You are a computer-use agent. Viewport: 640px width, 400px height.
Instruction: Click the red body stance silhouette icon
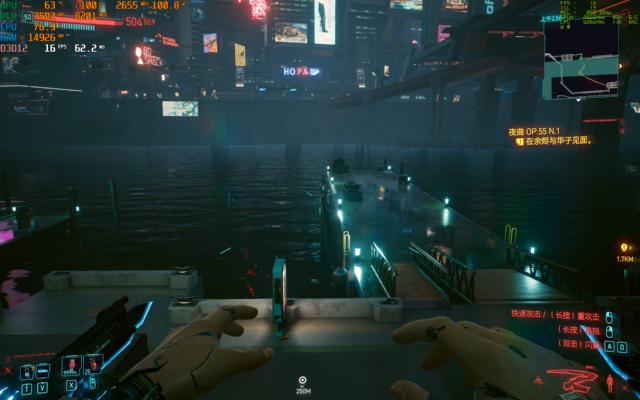(x=612, y=382)
